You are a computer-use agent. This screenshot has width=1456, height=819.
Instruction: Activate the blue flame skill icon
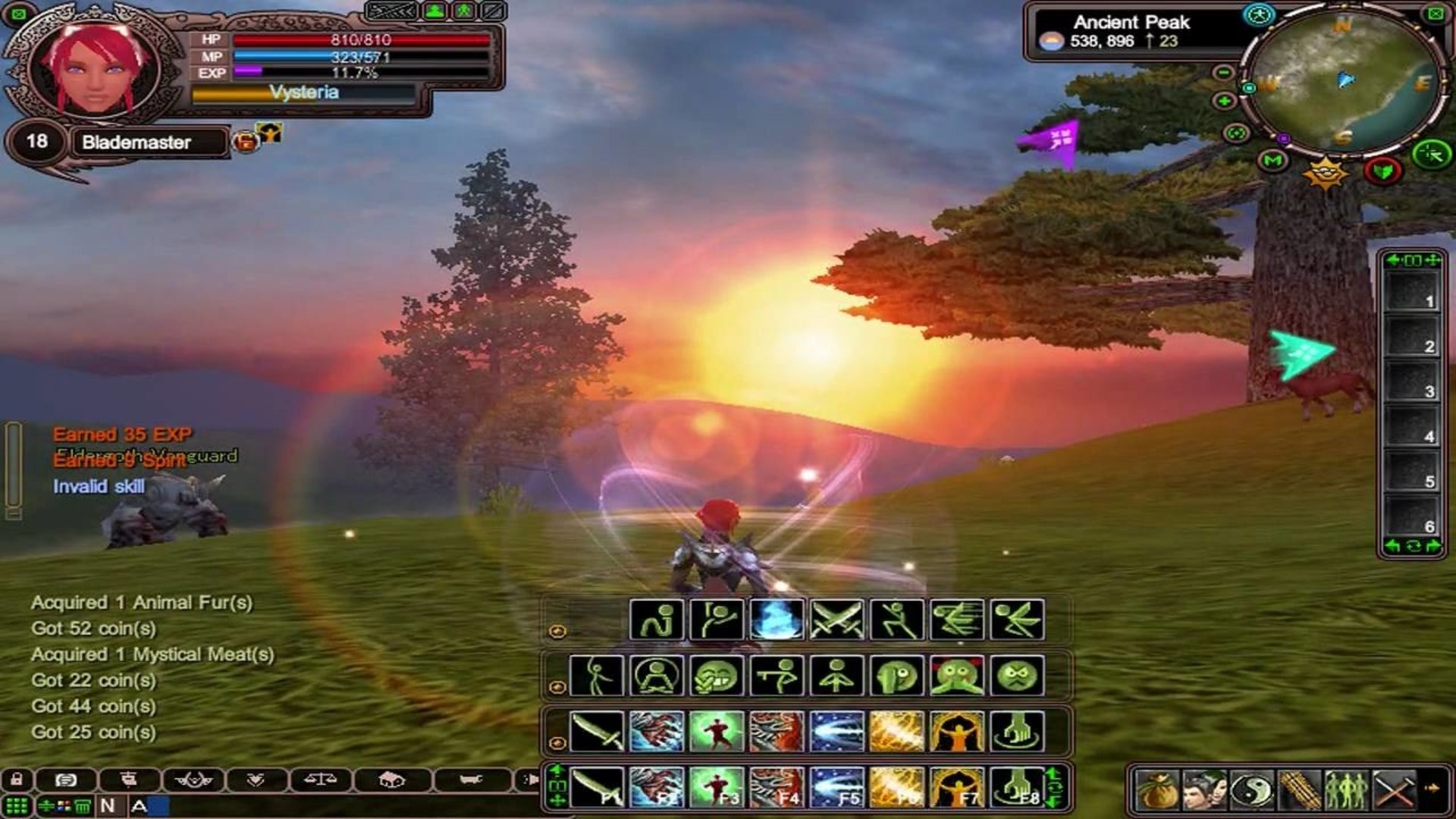pos(777,620)
